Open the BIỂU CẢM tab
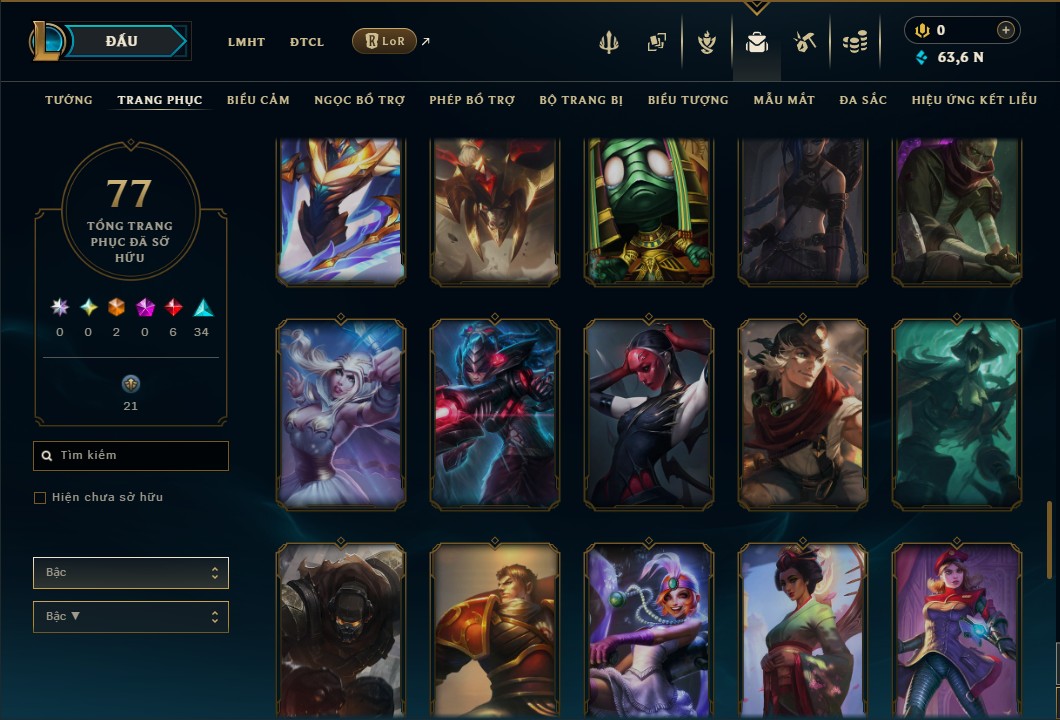Image resolution: width=1060 pixels, height=720 pixels. tap(258, 100)
